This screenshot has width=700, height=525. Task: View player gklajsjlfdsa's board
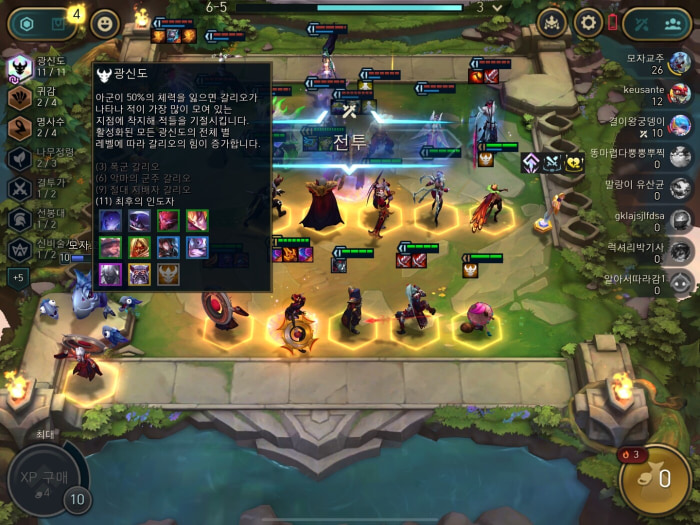pyautogui.click(x=680, y=219)
